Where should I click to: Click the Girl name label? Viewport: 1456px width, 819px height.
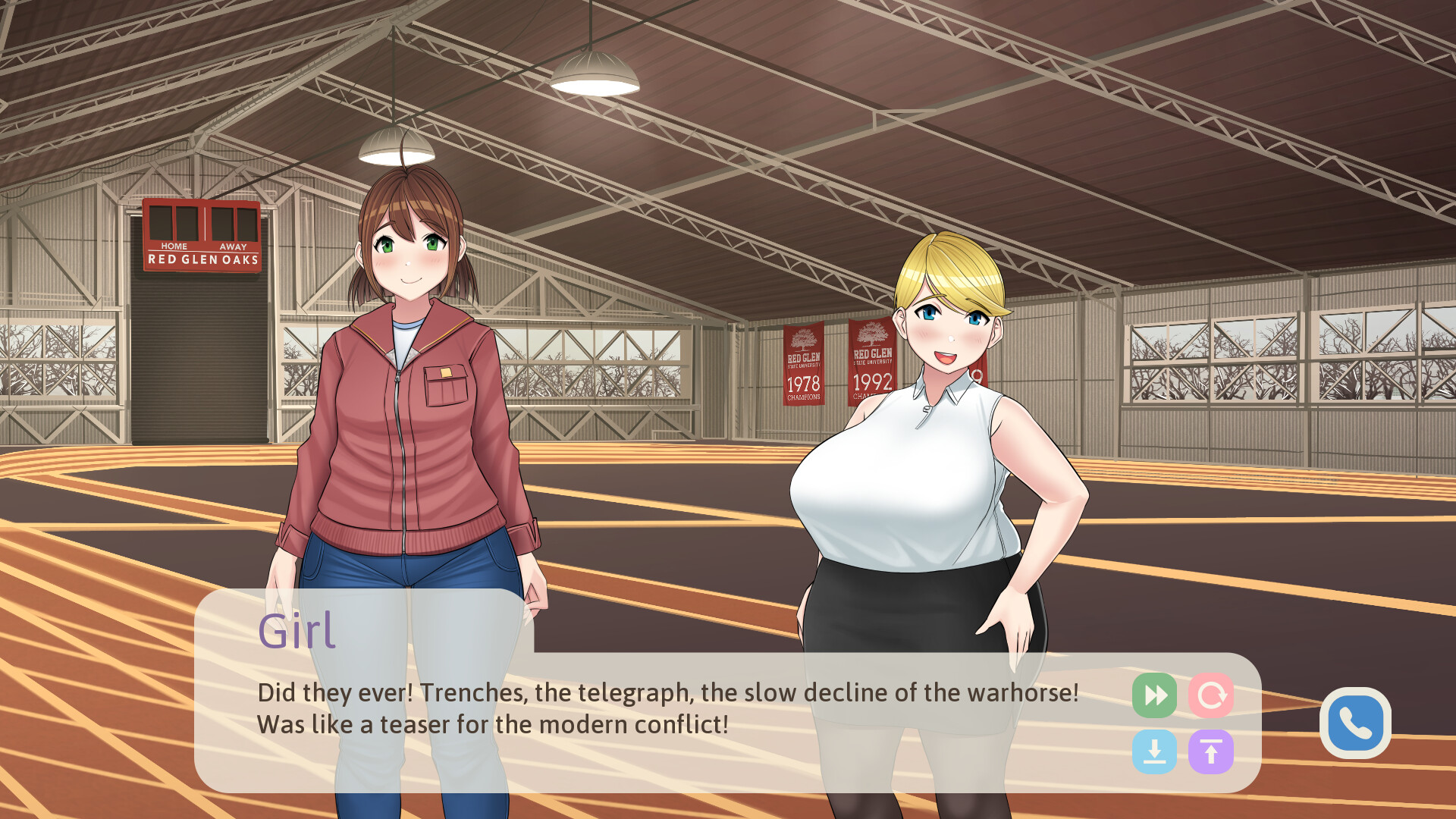pyautogui.click(x=297, y=628)
